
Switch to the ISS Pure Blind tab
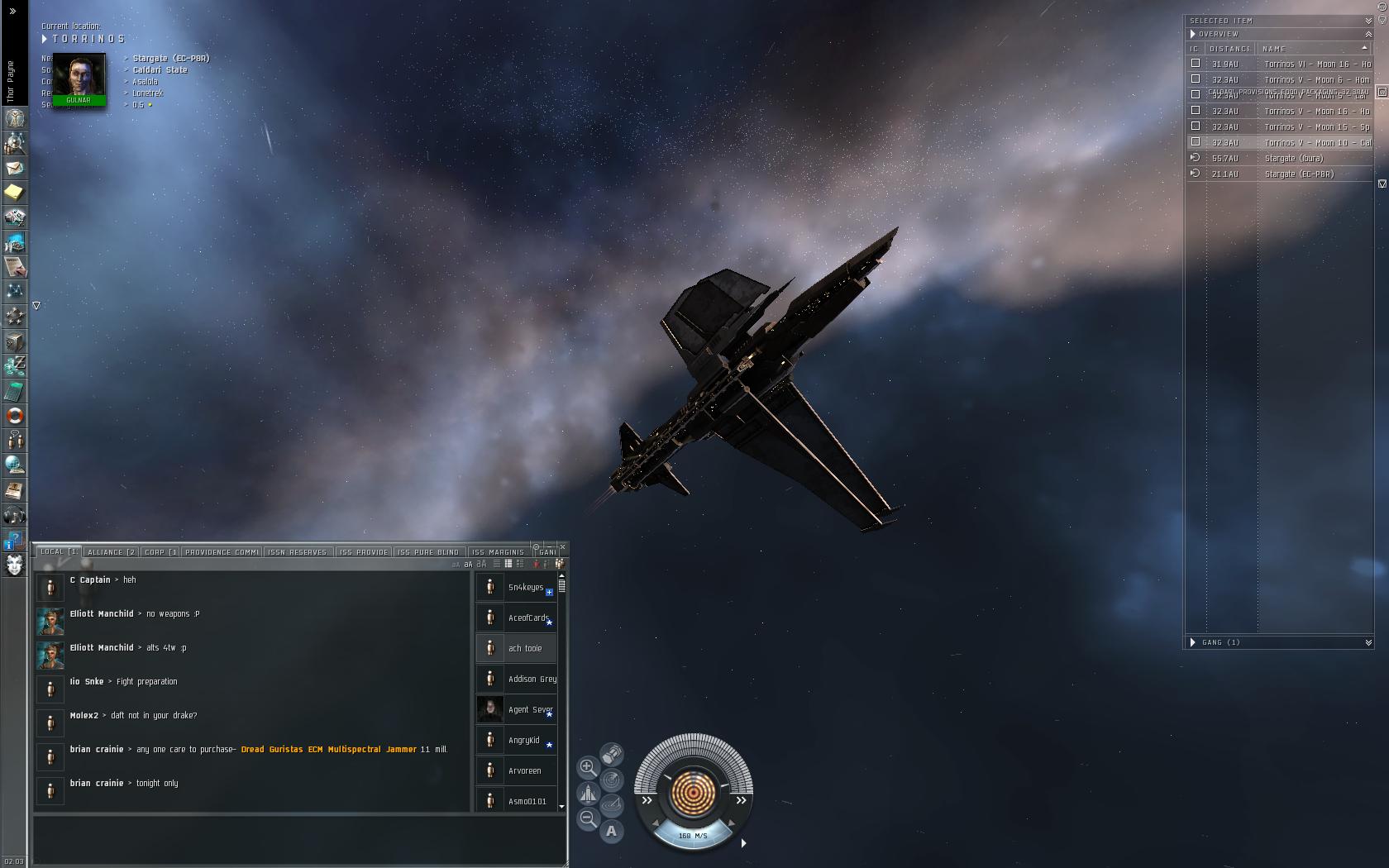point(427,552)
